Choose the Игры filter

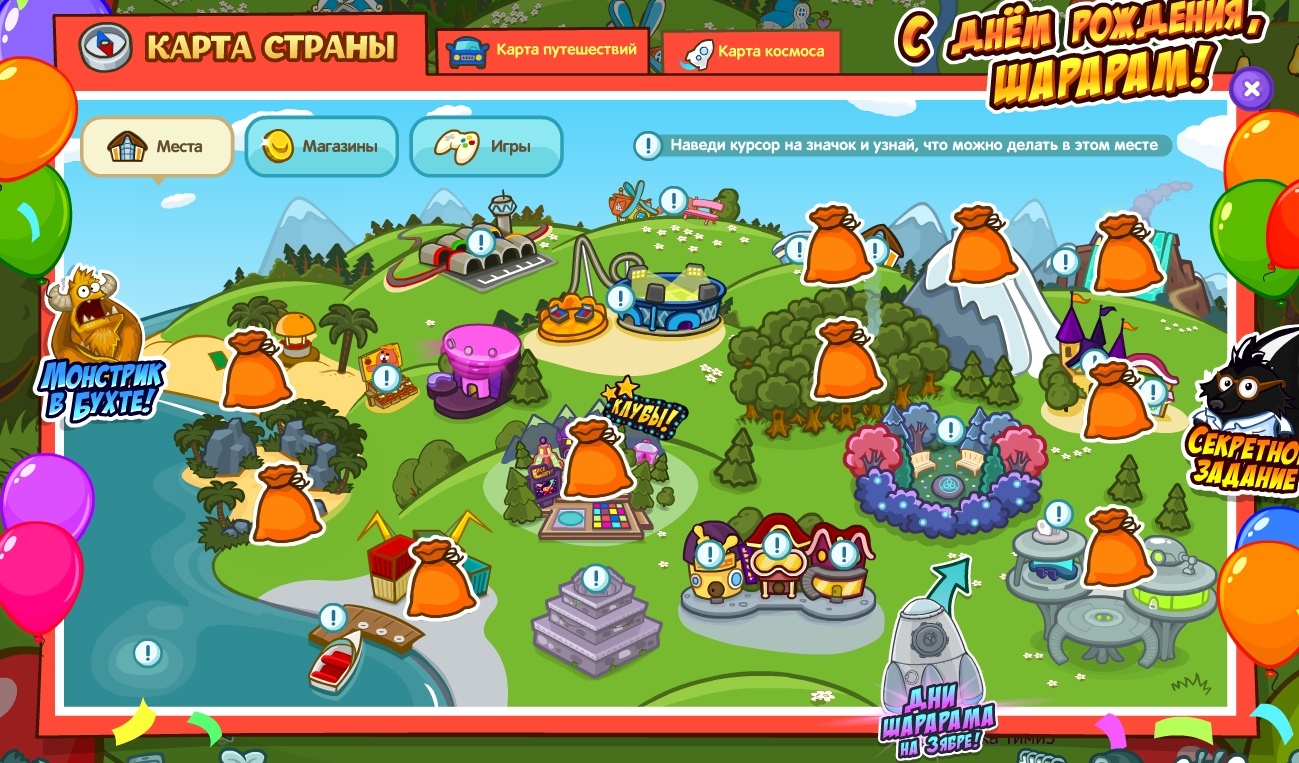[x=486, y=147]
